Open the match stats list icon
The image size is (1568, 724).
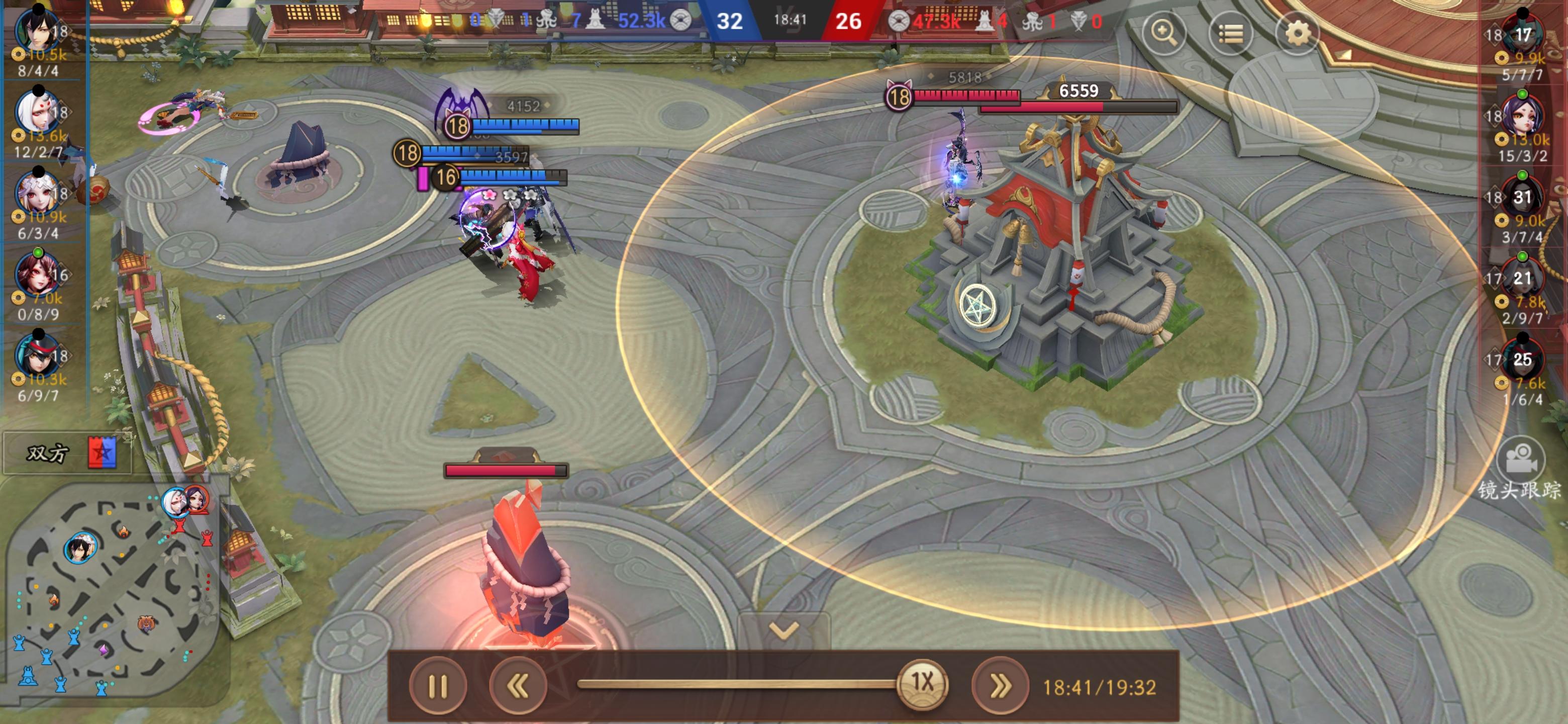(1232, 34)
